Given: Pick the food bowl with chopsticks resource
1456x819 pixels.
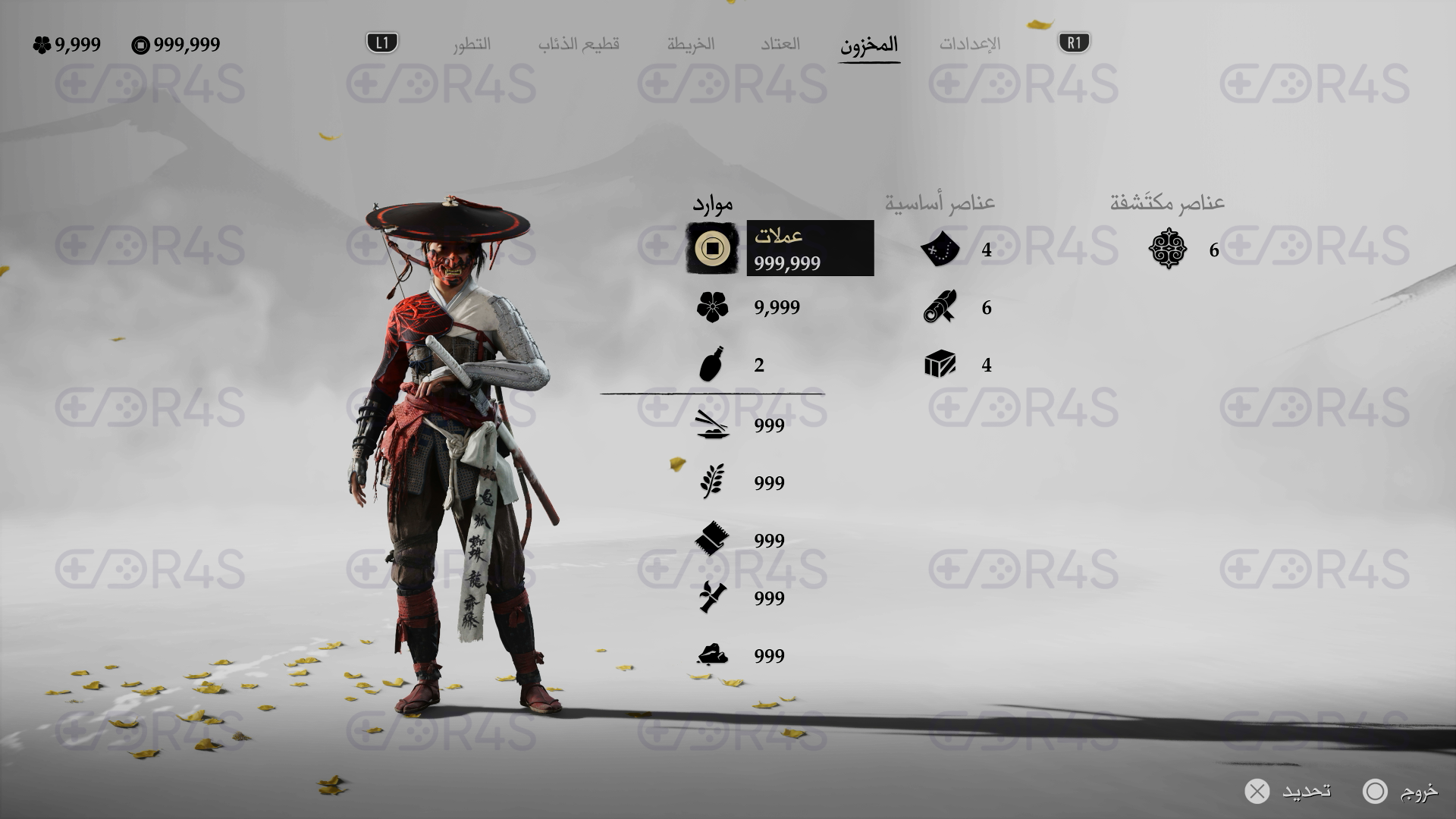Looking at the screenshot, I should pos(711,425).
